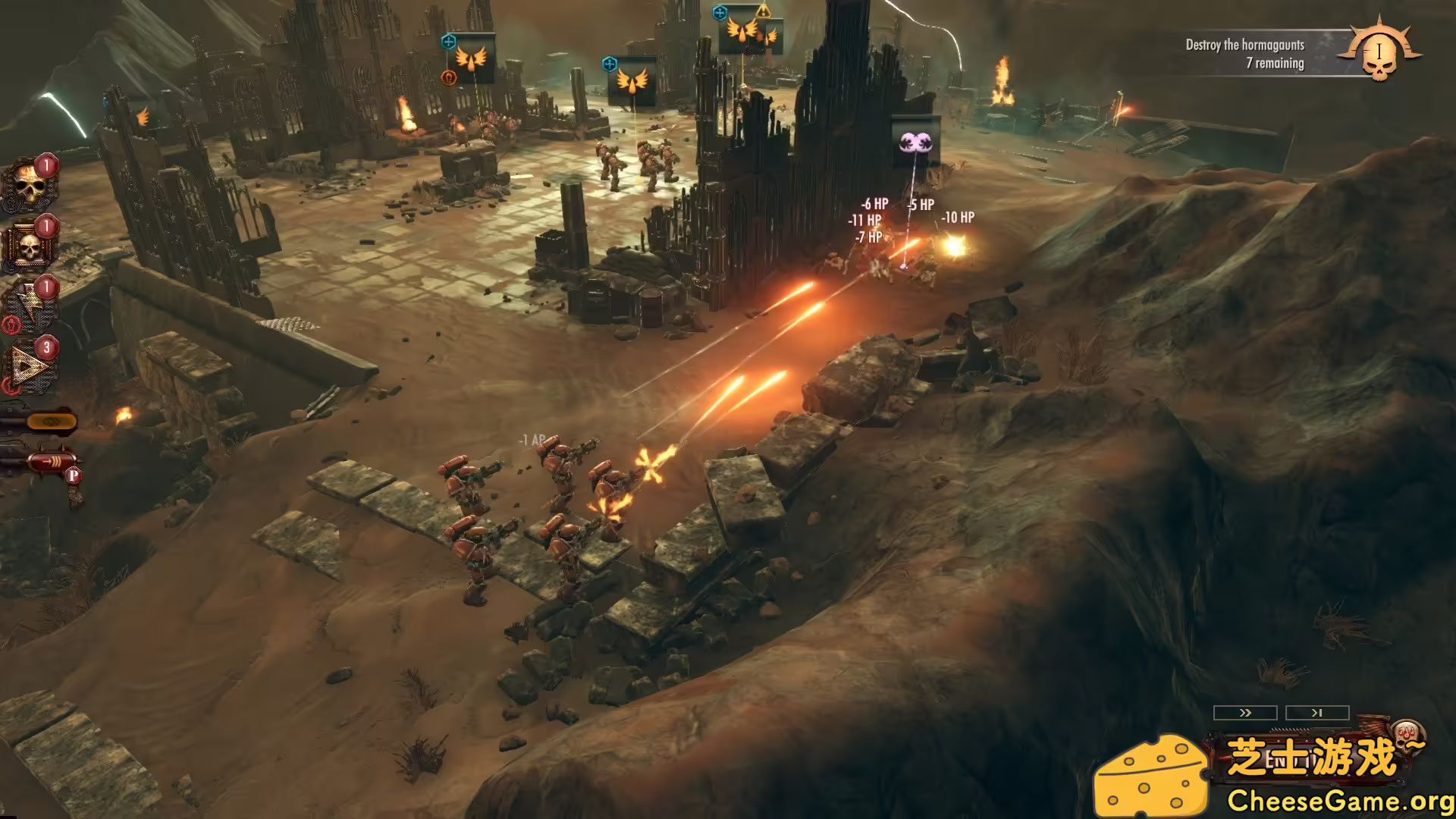This screenshot has width=1456, height=819.
Task: Use the lightning bolt ability
Action: (29, 302)
